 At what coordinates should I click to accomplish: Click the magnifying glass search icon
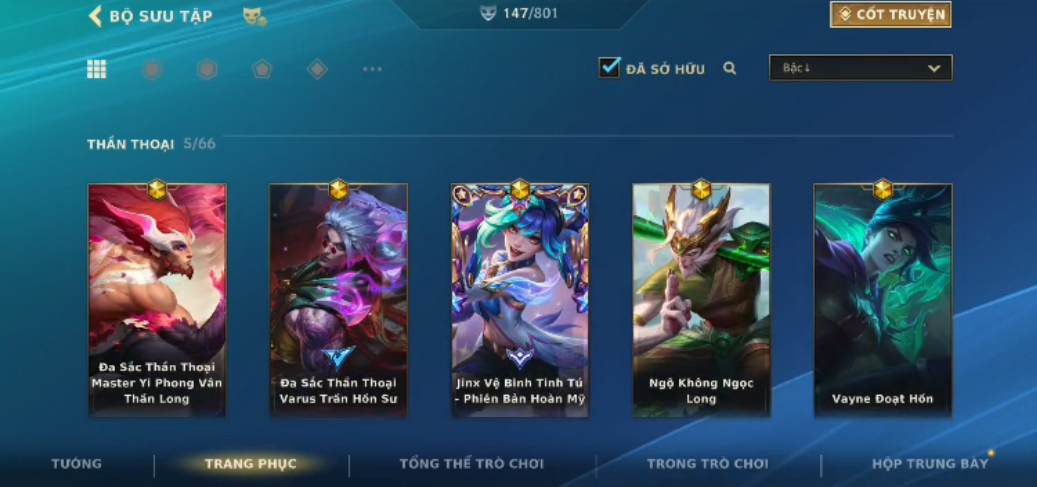pos(730,69)
